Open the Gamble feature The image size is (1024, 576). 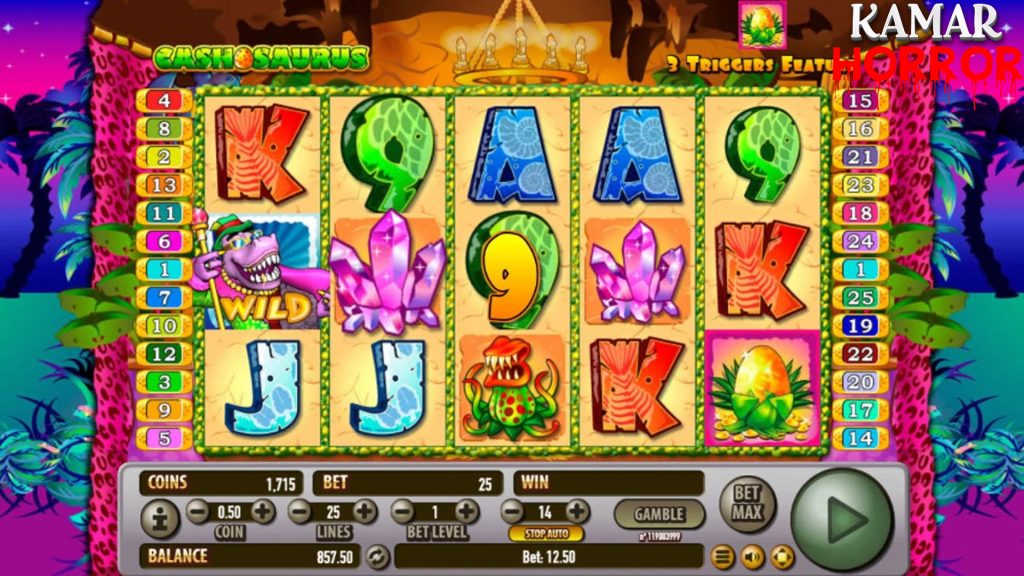coord(659,514)
